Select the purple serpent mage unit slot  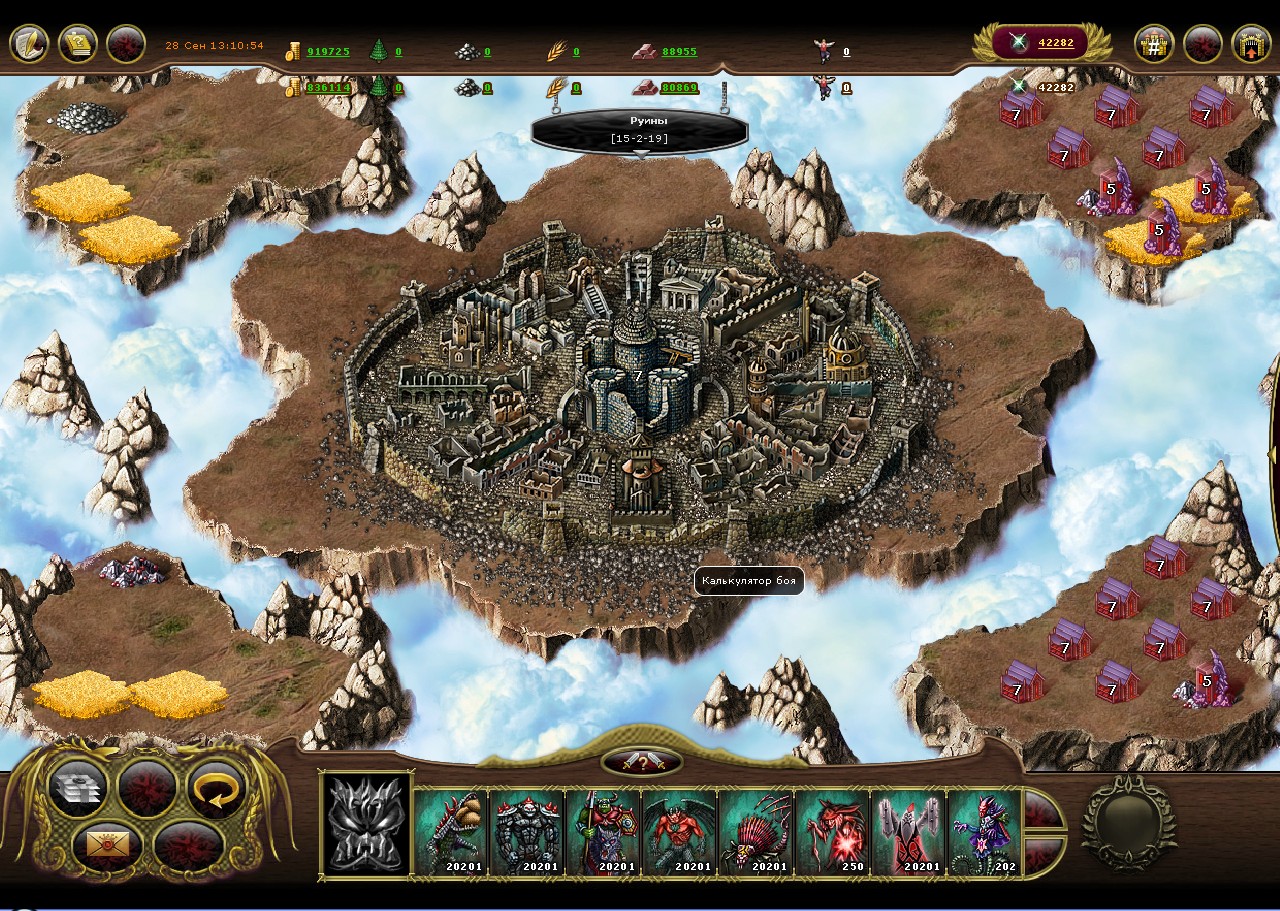tap(983, 832)
